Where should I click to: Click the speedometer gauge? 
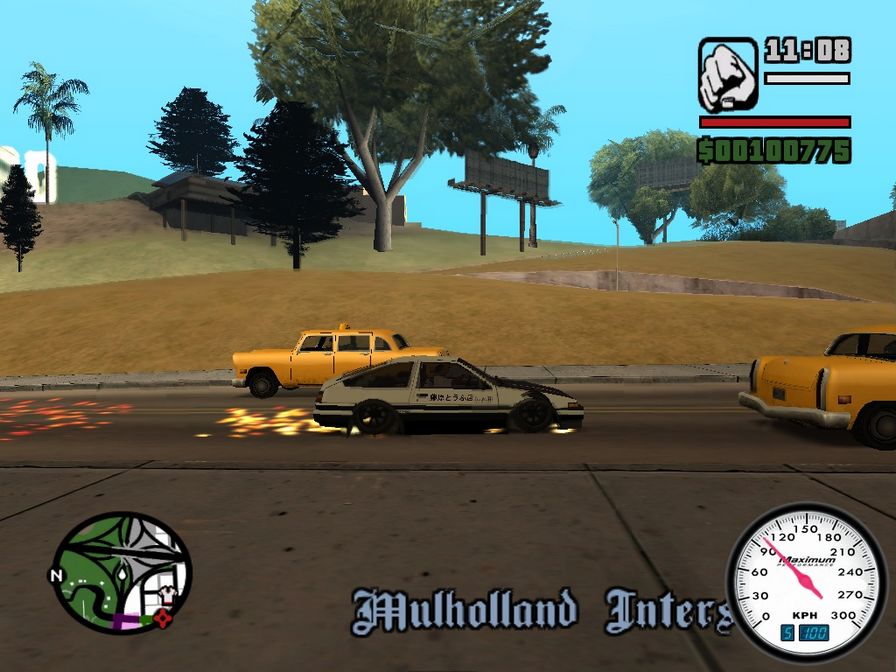pyautogui.click(x=806, y=584)
